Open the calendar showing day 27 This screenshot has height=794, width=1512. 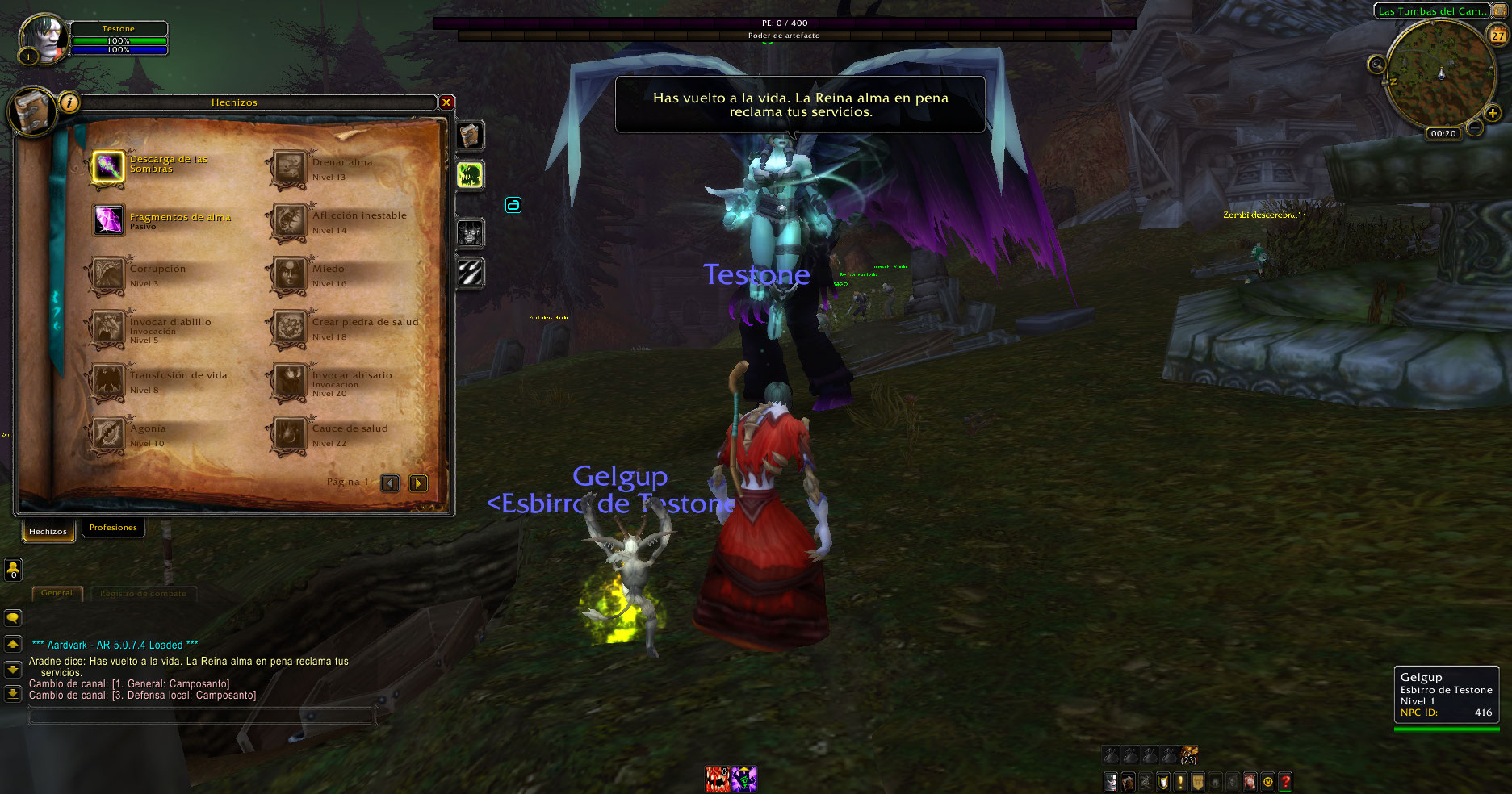pos(1498,36)
